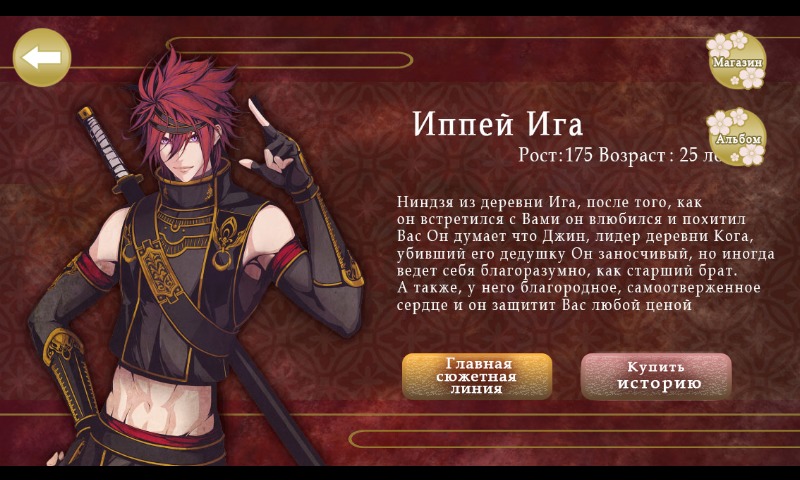Open the Альбом gallery
800x480 pixels.
click(x=737, y=137)
